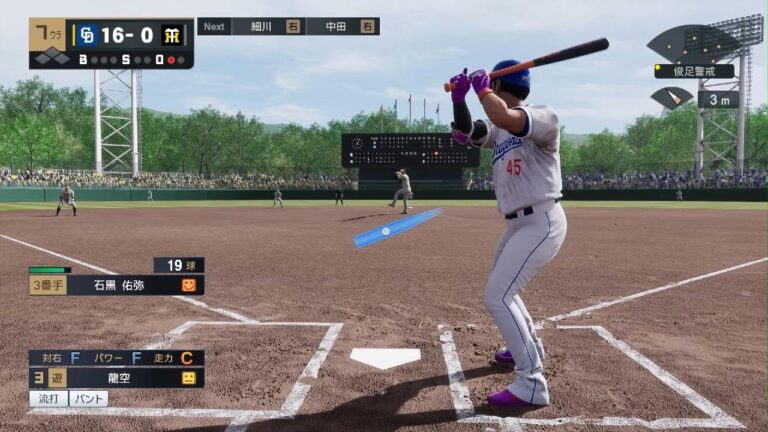Click the Dragons team logo on scoreboard

[85, 35]
